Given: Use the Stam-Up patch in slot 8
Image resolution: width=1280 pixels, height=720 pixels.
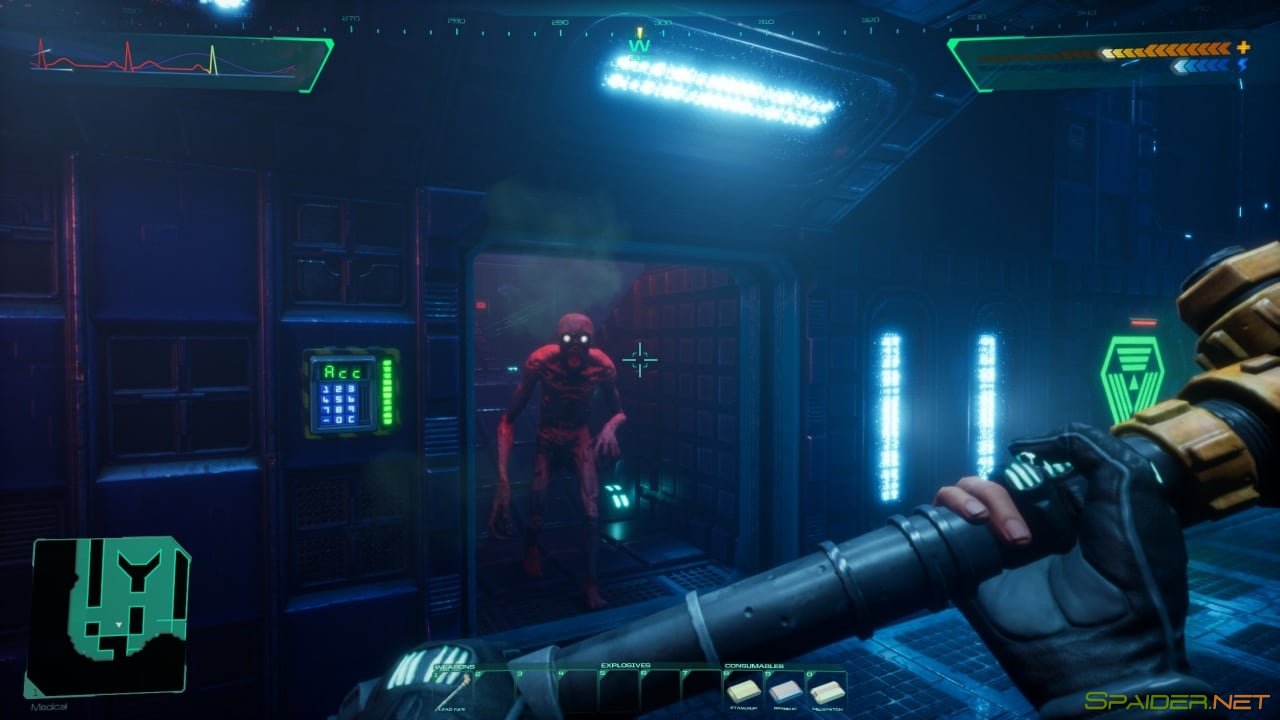Looking at the screenshot, I should [x=744, y=692].
